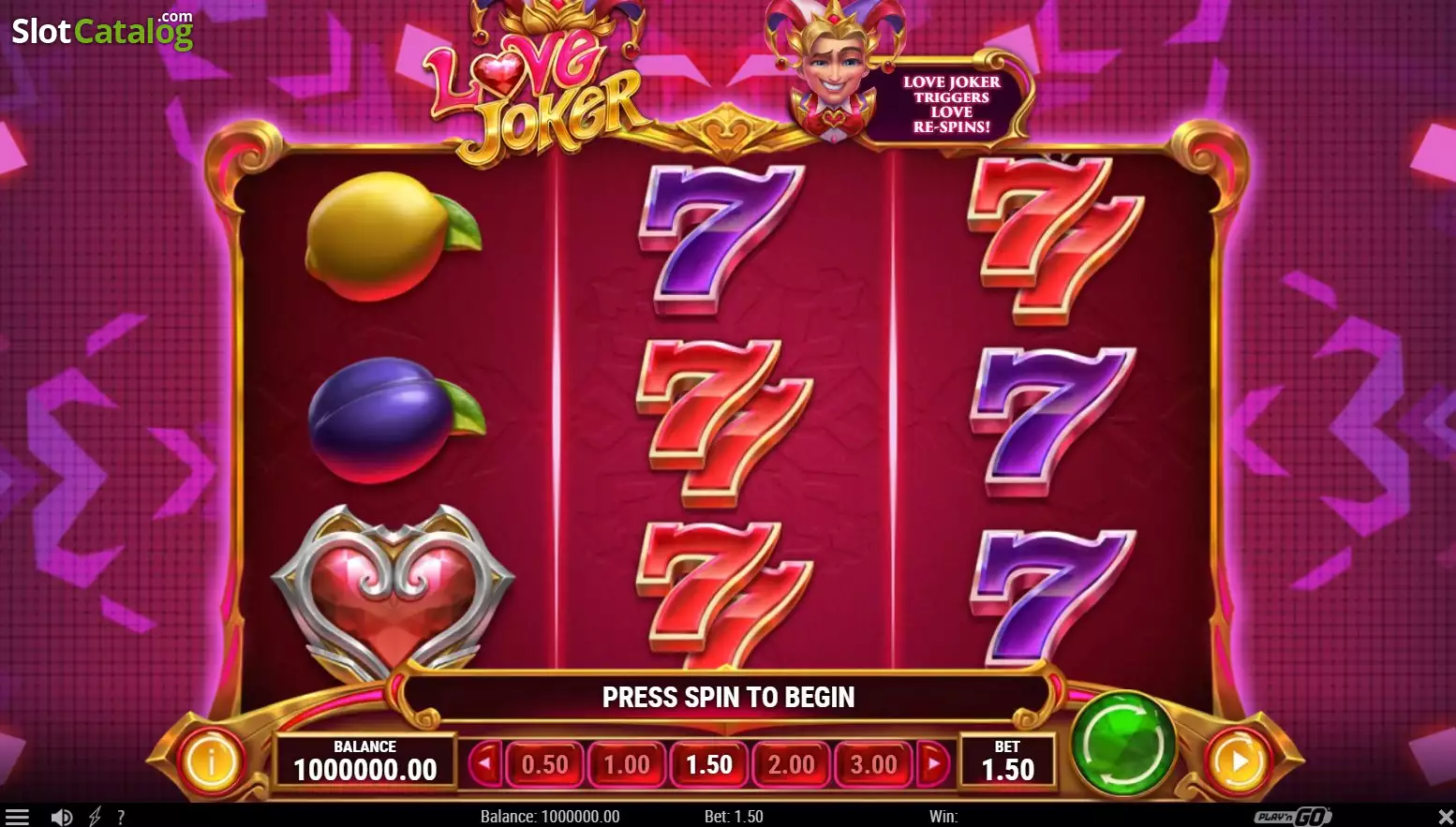Click the balance display showing 1000000.00

[364, 762]
